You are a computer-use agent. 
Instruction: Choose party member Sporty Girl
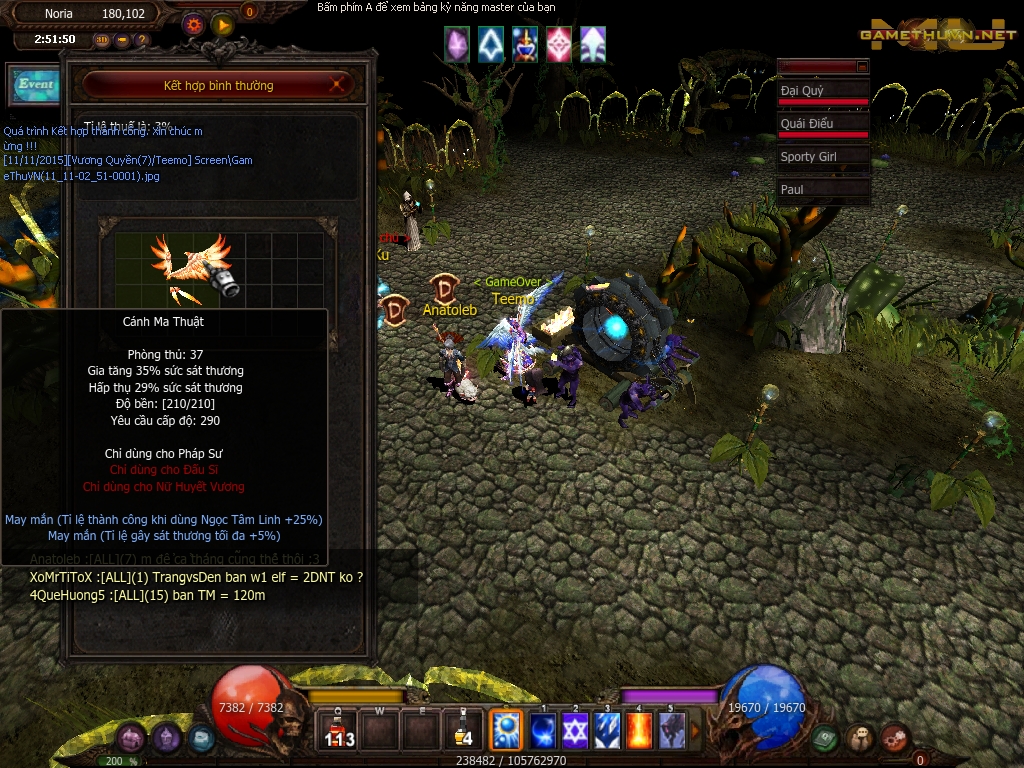point(822,157)
